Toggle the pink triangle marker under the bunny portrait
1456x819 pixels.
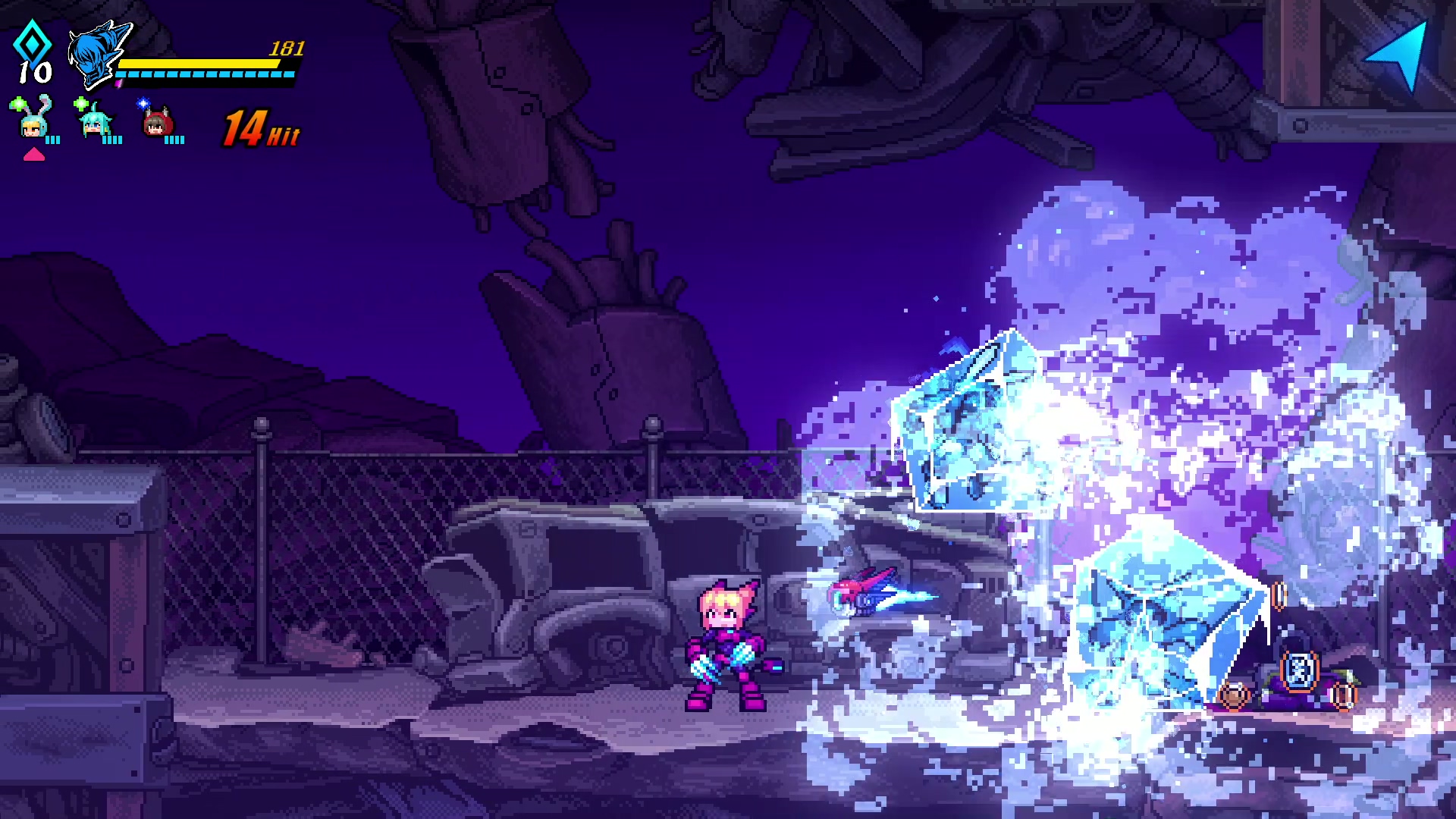[35, 155]
